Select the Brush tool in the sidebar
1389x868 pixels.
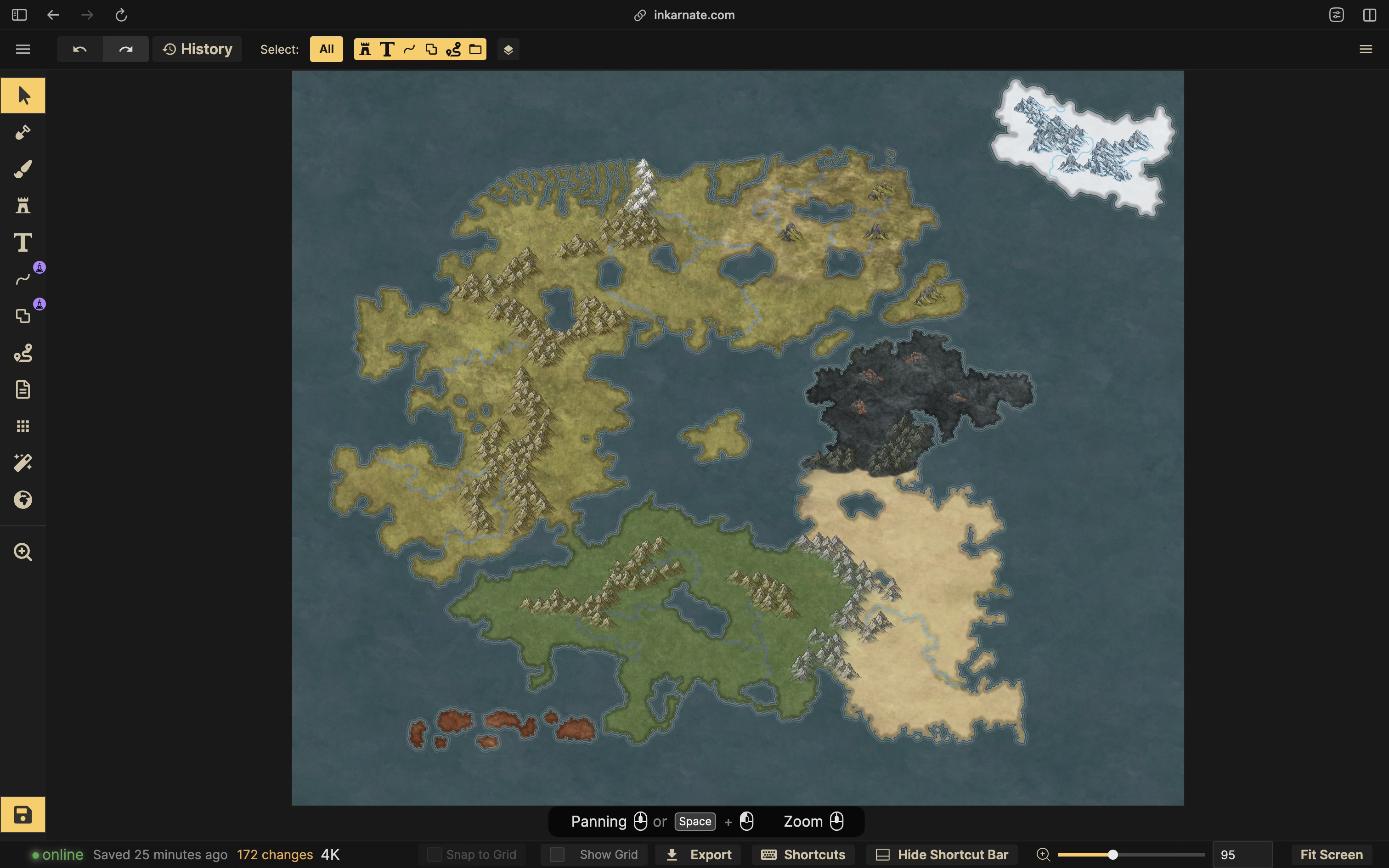23,169
